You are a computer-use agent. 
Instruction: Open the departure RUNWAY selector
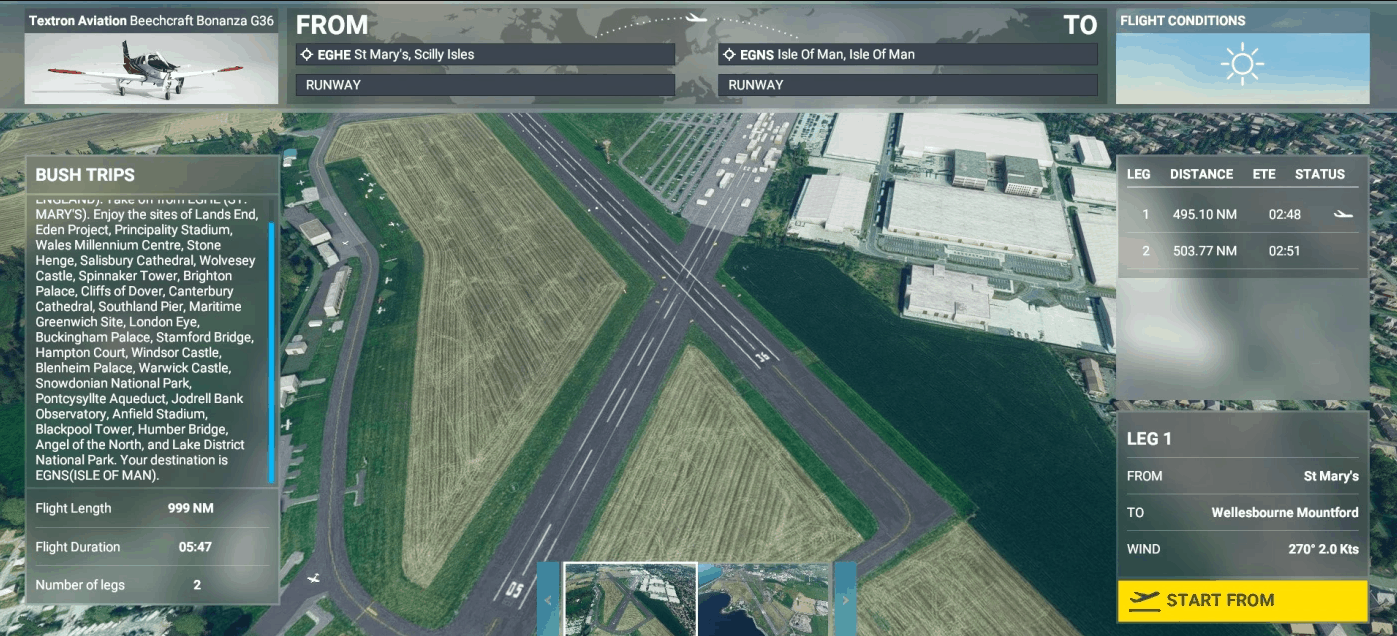pos(485,85)
